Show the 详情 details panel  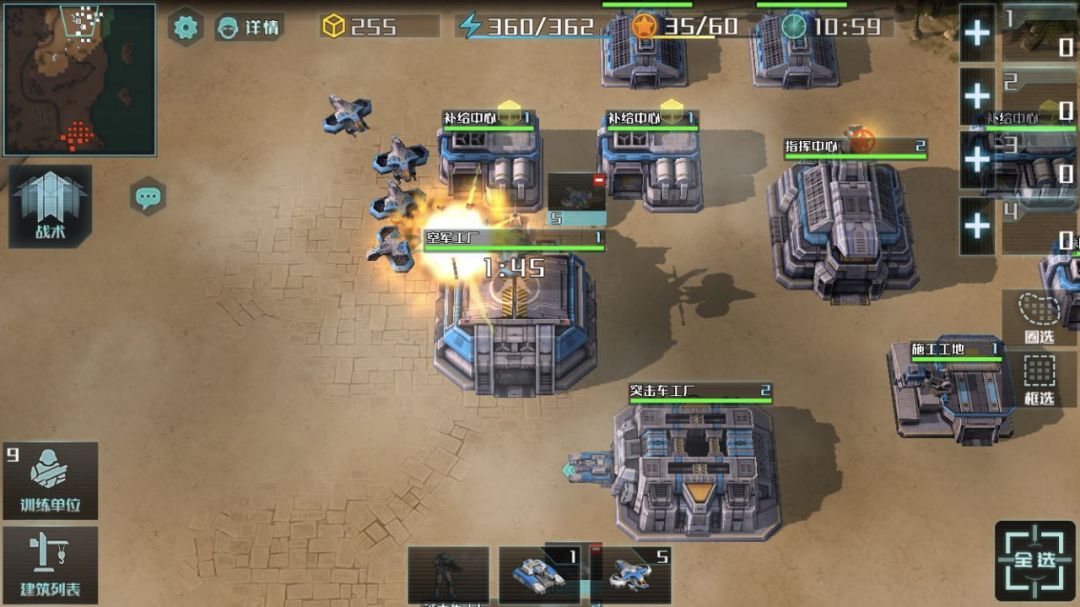(x=248, y=27)
